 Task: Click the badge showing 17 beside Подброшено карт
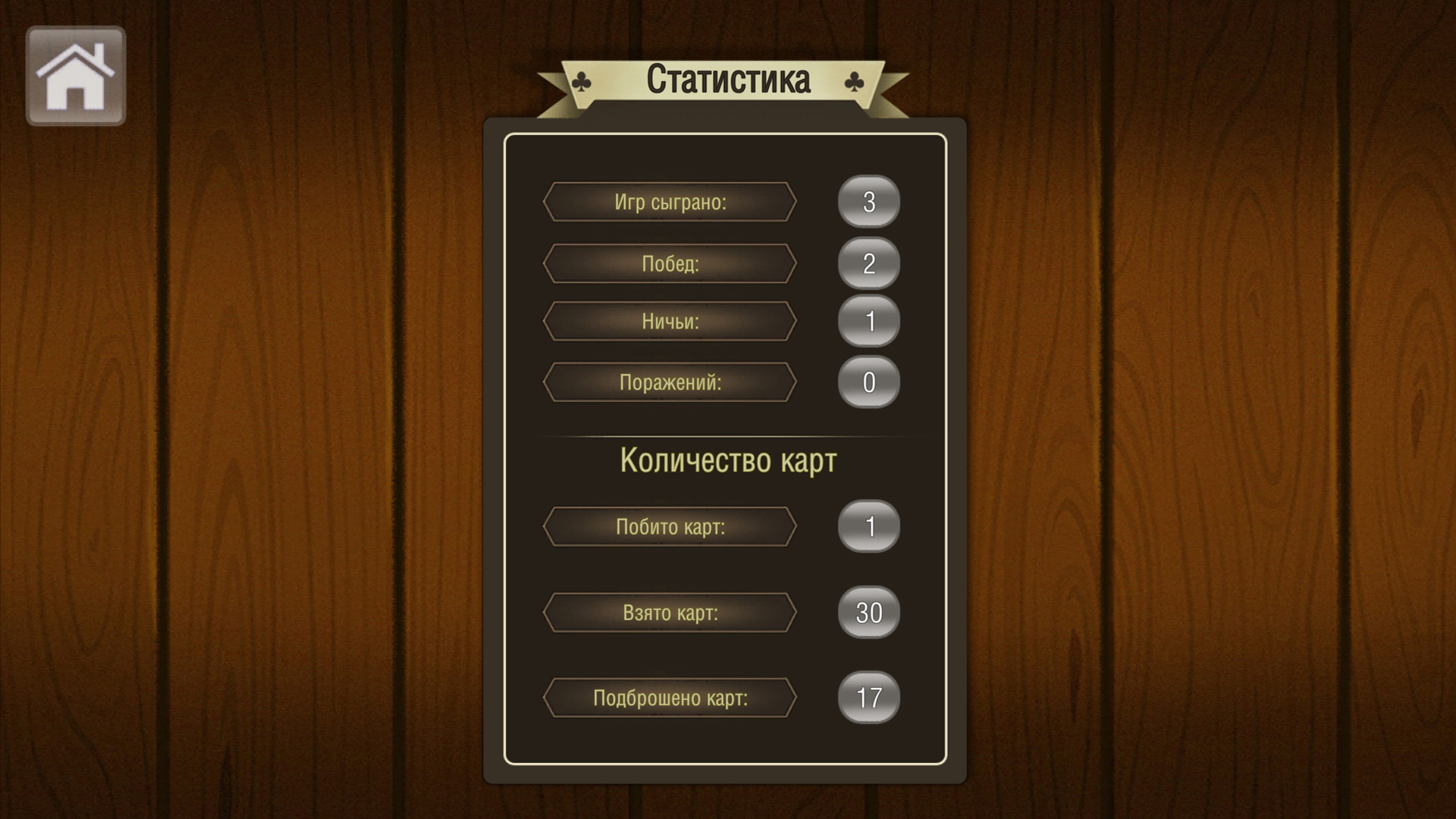tap(869, 698)
